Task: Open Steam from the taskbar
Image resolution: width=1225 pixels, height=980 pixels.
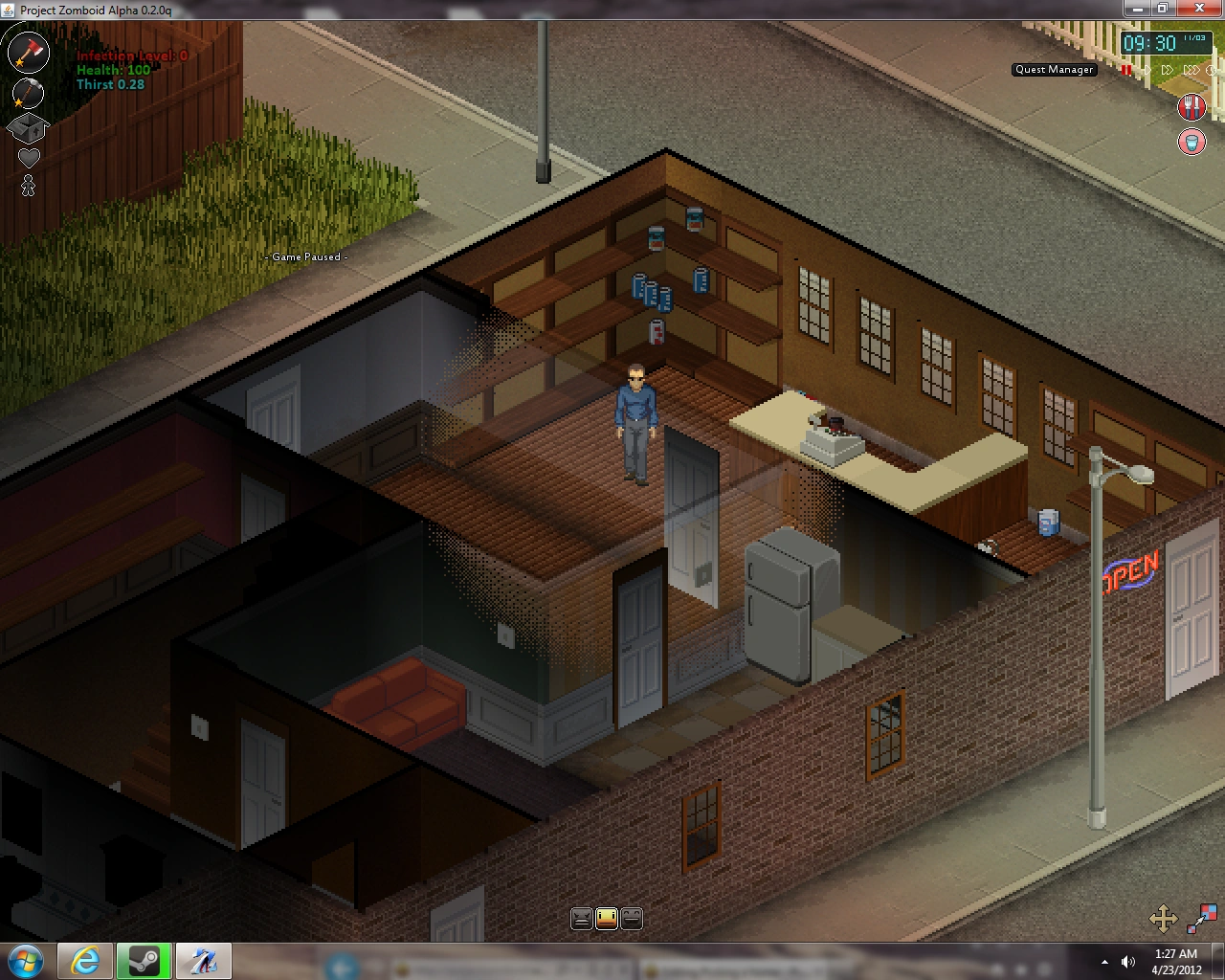Action: tap(145, 962)
